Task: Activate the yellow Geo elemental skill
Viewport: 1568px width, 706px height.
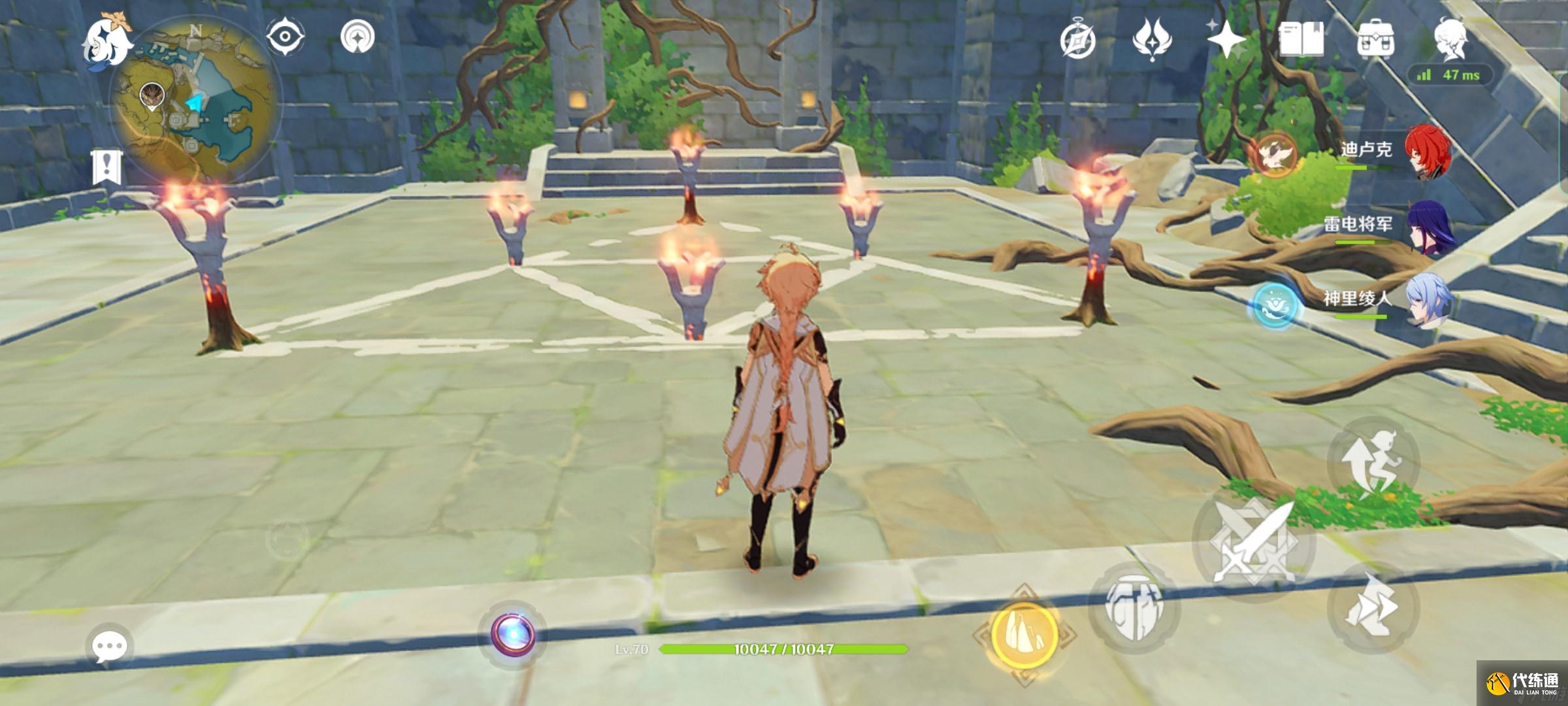Action: pos(1024,635)
